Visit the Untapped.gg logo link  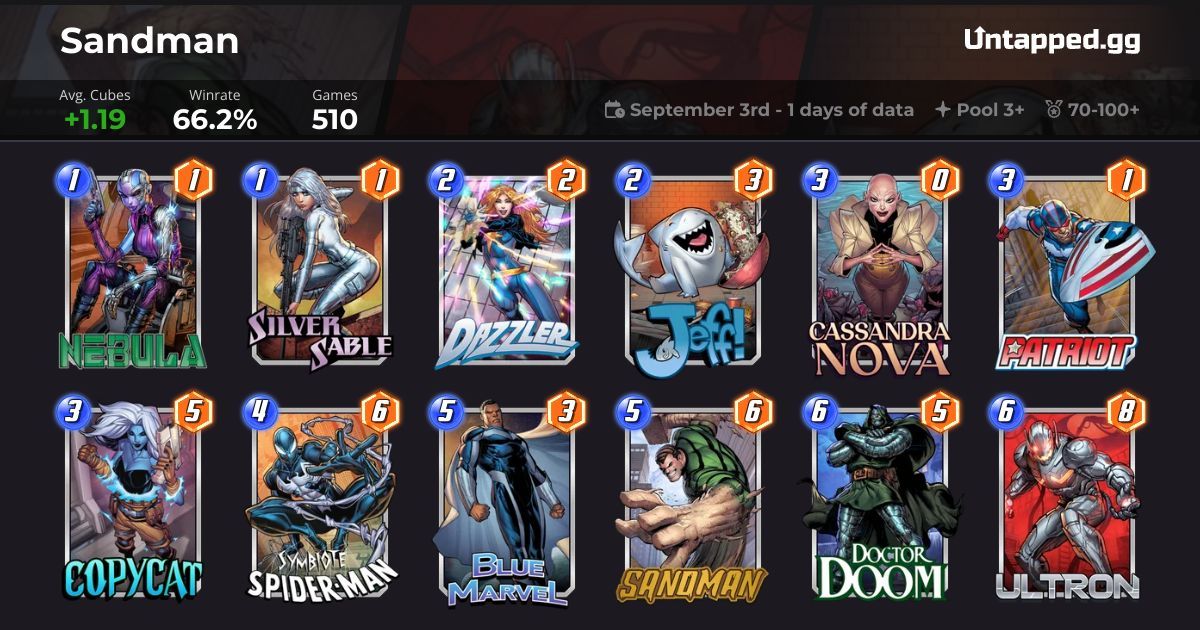[1052, 40]
